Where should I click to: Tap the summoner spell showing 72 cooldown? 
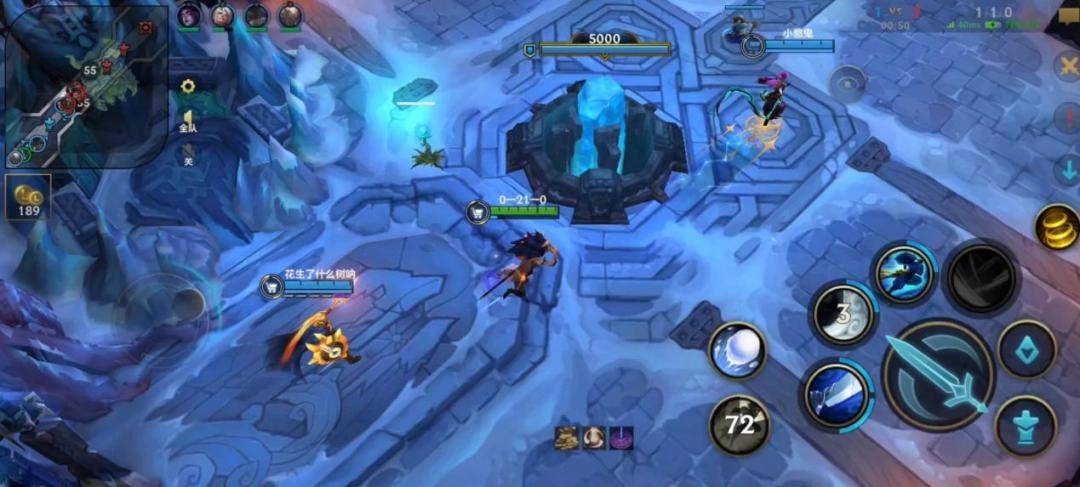[x=739, y=425]
